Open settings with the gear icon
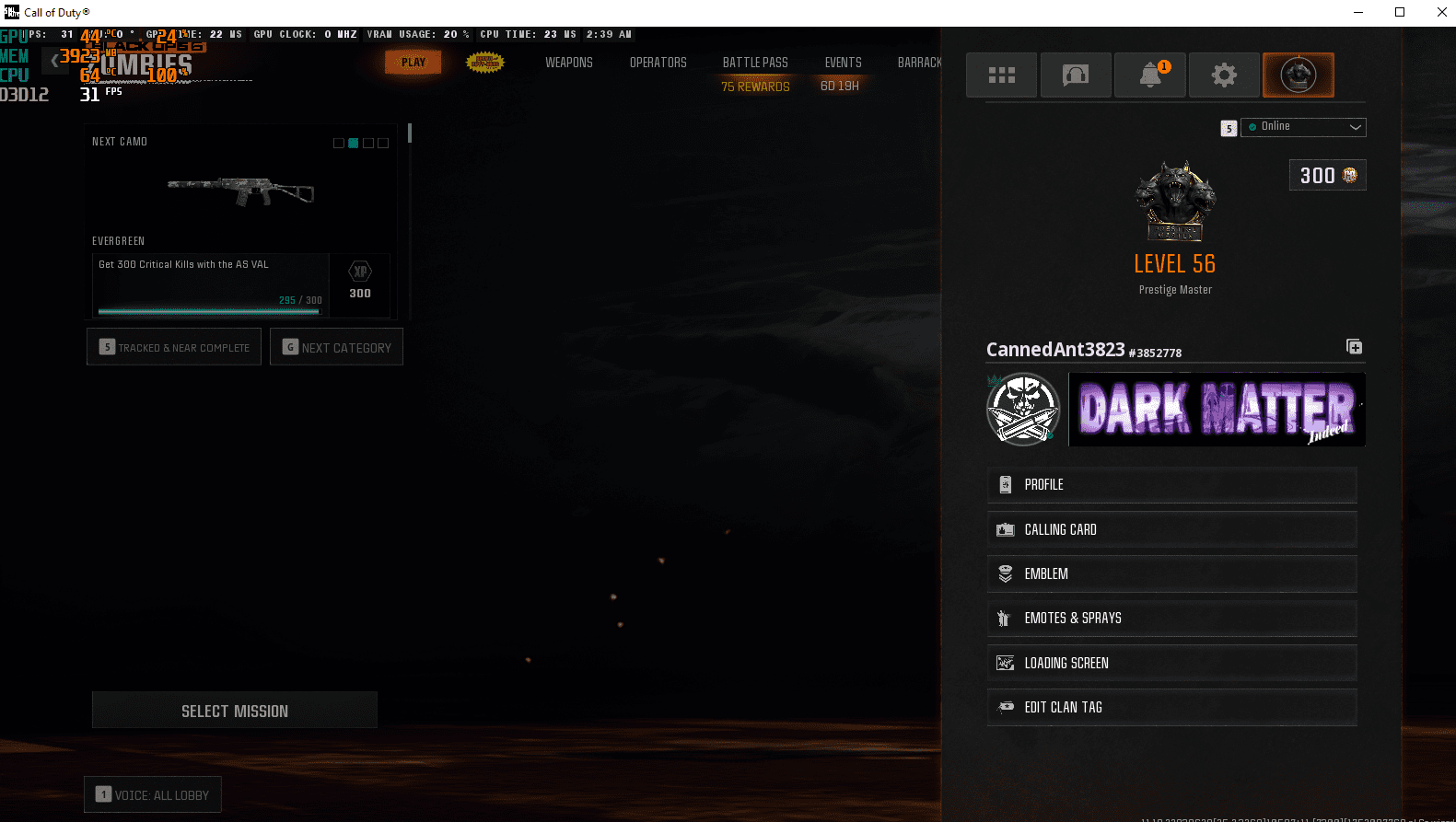Viewport: 1456px width, 822px height. [1224, 75]
